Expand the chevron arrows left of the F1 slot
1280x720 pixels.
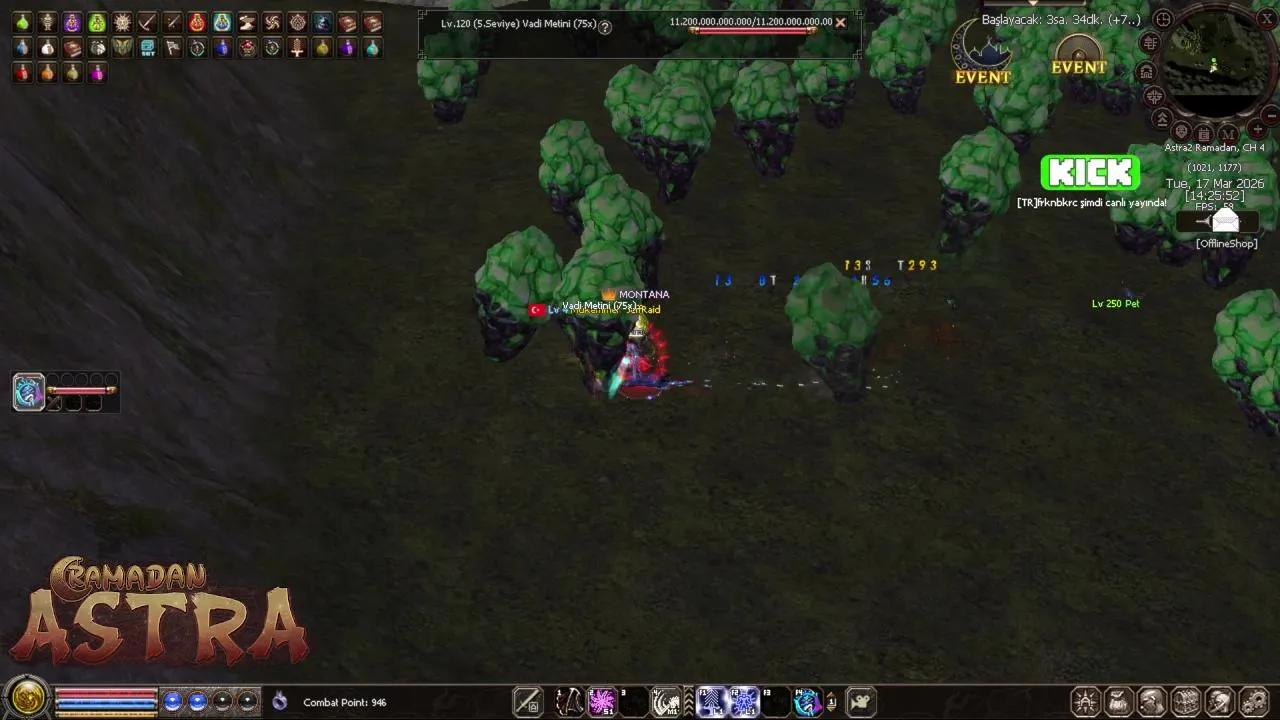(688, 701)
